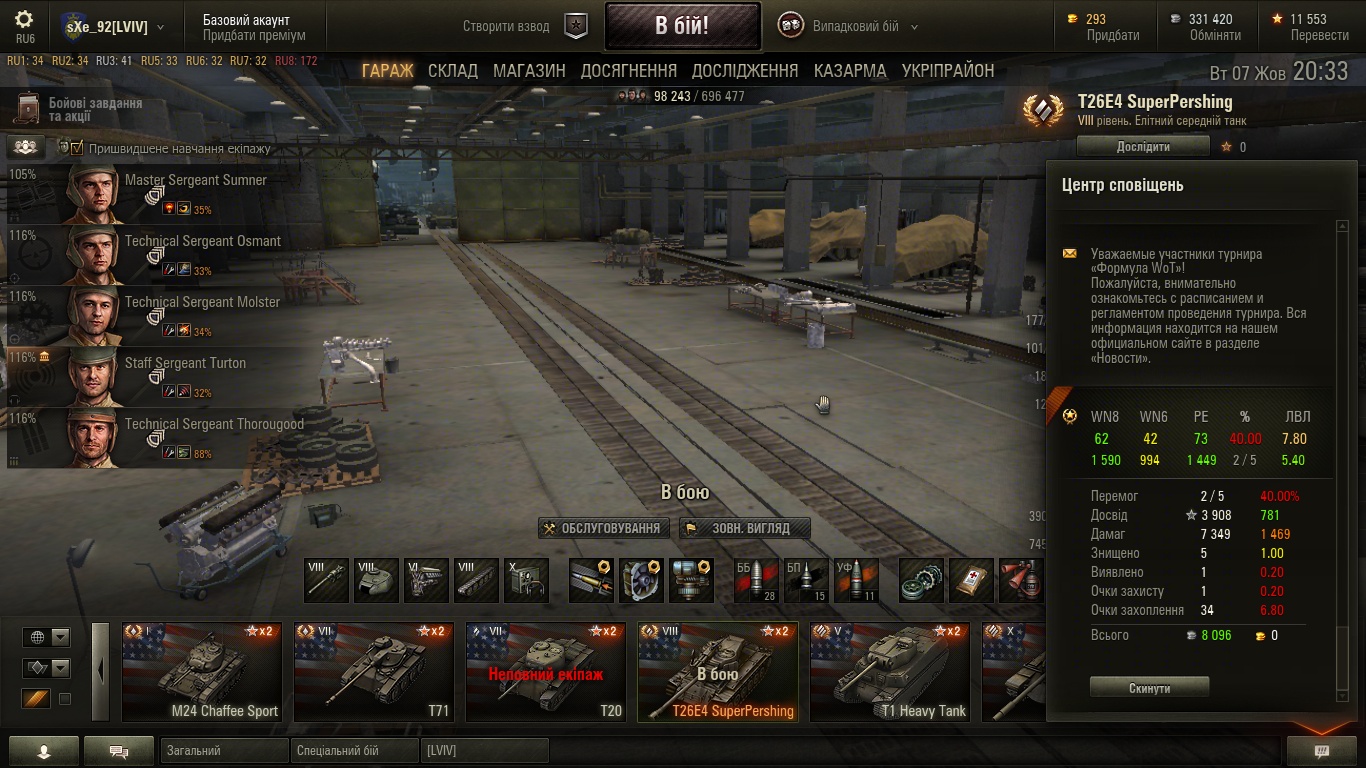Choose the T1 Heavy Tank in carousel
The image size is (1366, 768).
[x=889, y=671]
